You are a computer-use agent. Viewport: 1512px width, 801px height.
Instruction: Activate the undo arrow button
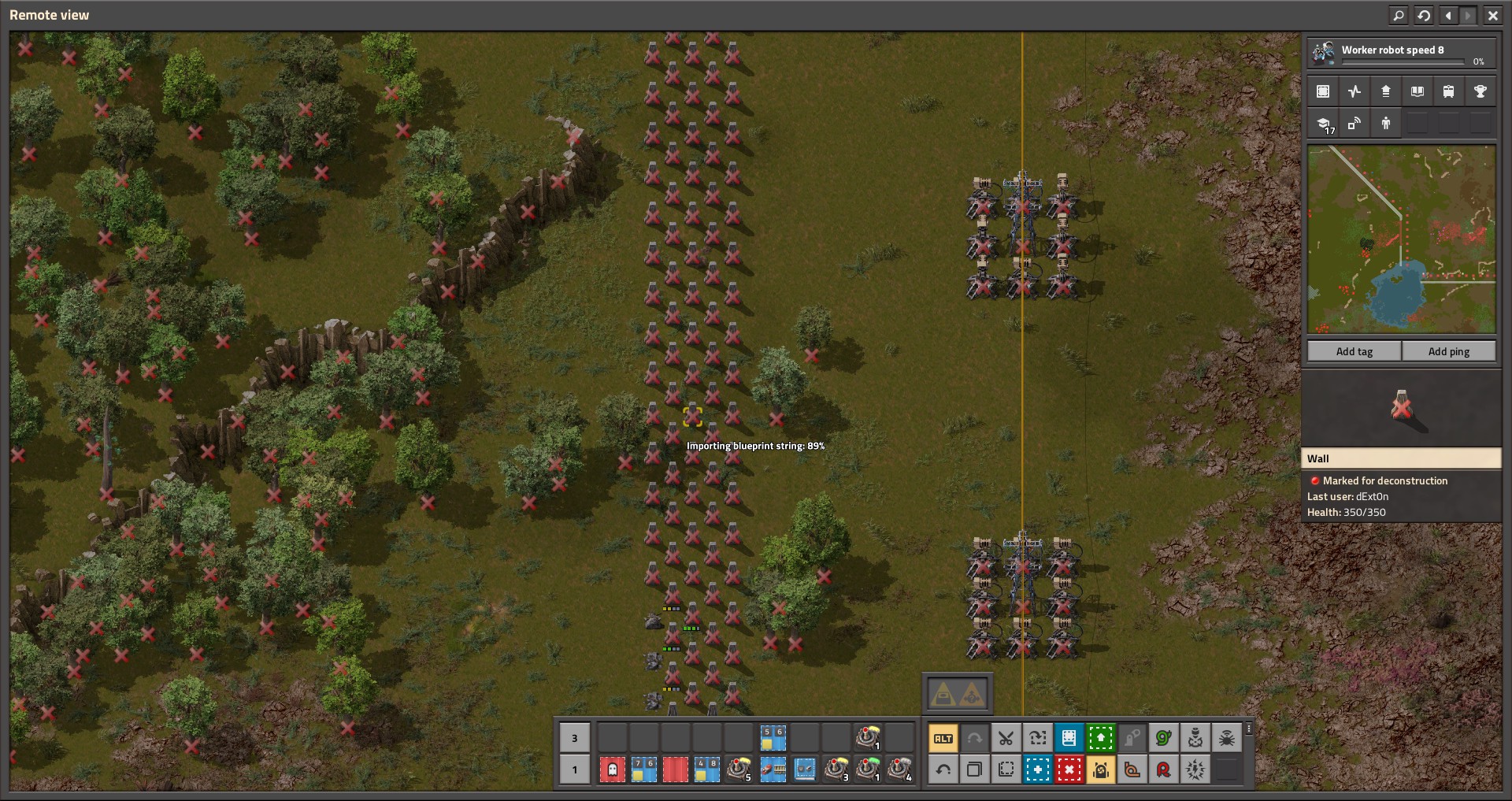pos(943,769)
